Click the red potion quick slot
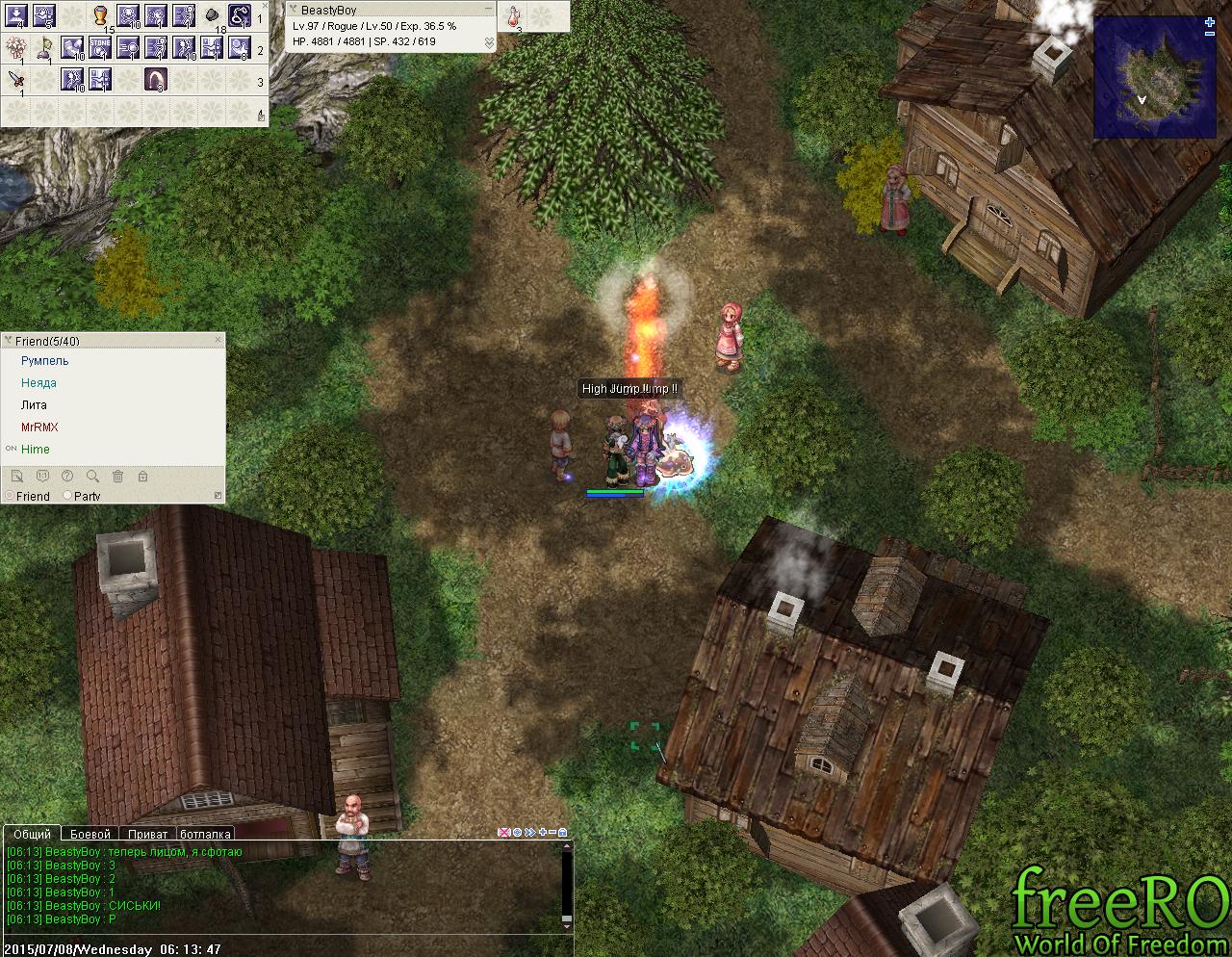 pyautogui.click(x=514, y=15)
